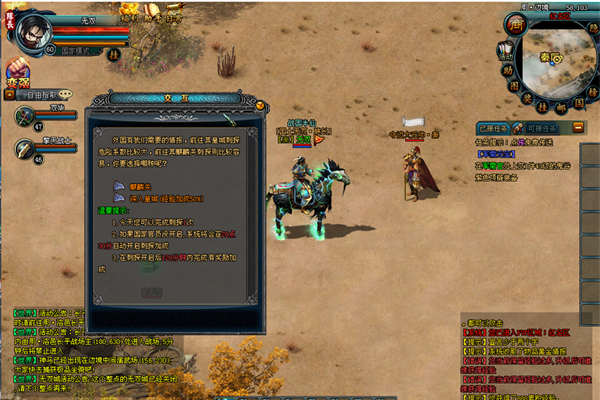Open the 福利 top menu icon

pyautogui.click(x=129, y=17)
